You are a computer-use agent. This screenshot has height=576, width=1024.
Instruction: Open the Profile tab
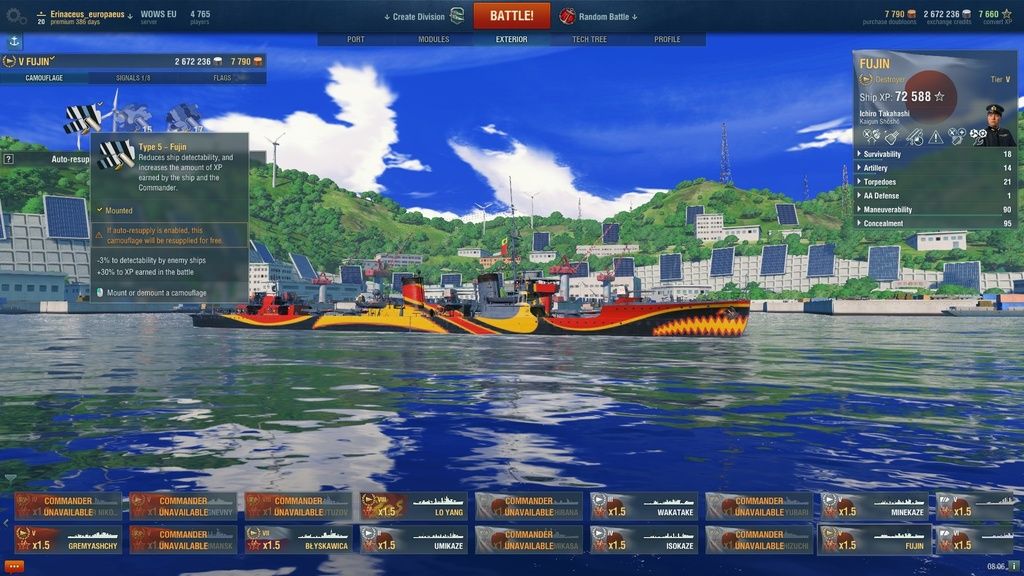(x=667, y=39)
